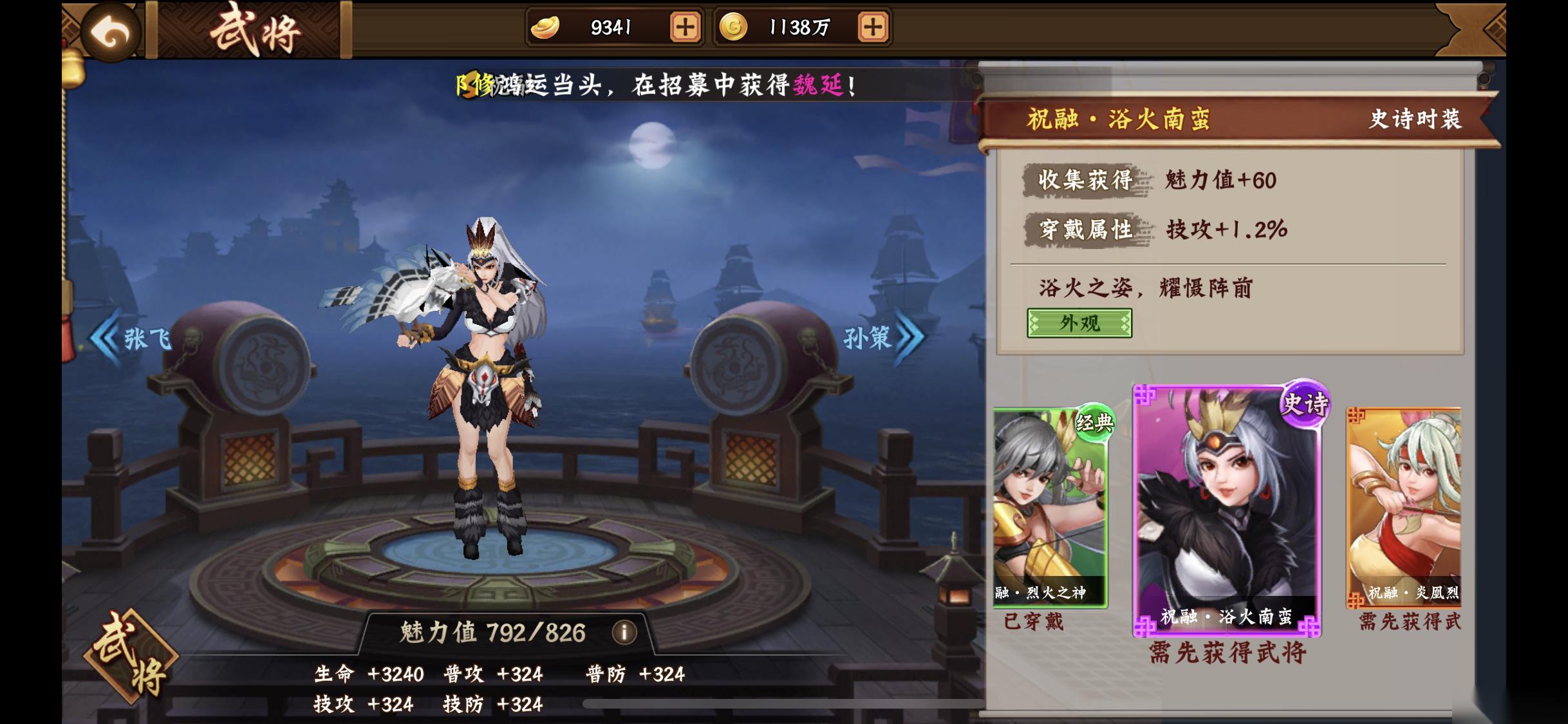Go back with the return arrow button
Screen dimensions: 1568x724
(x=110, y=32)
